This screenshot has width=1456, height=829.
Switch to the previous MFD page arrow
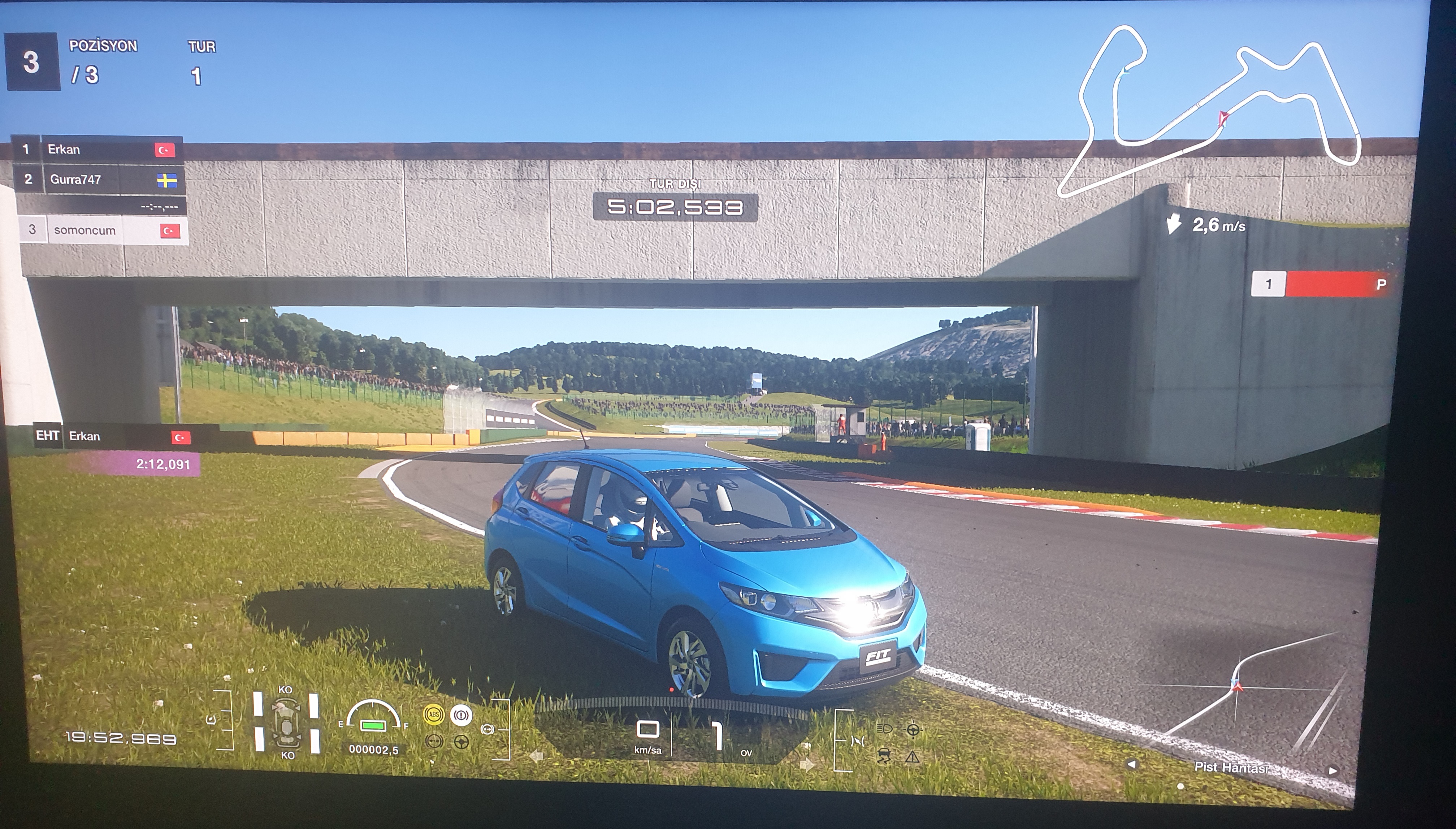pos(1132,765)
